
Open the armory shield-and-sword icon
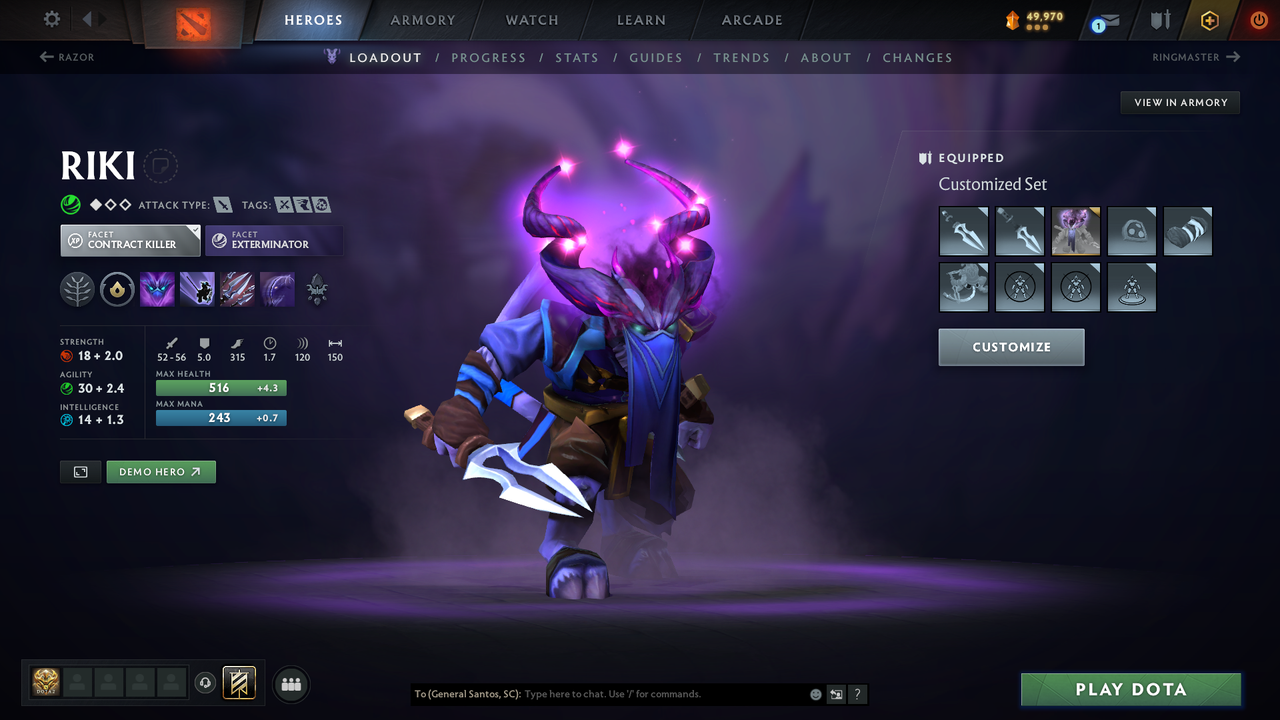tap(1160, 20)
